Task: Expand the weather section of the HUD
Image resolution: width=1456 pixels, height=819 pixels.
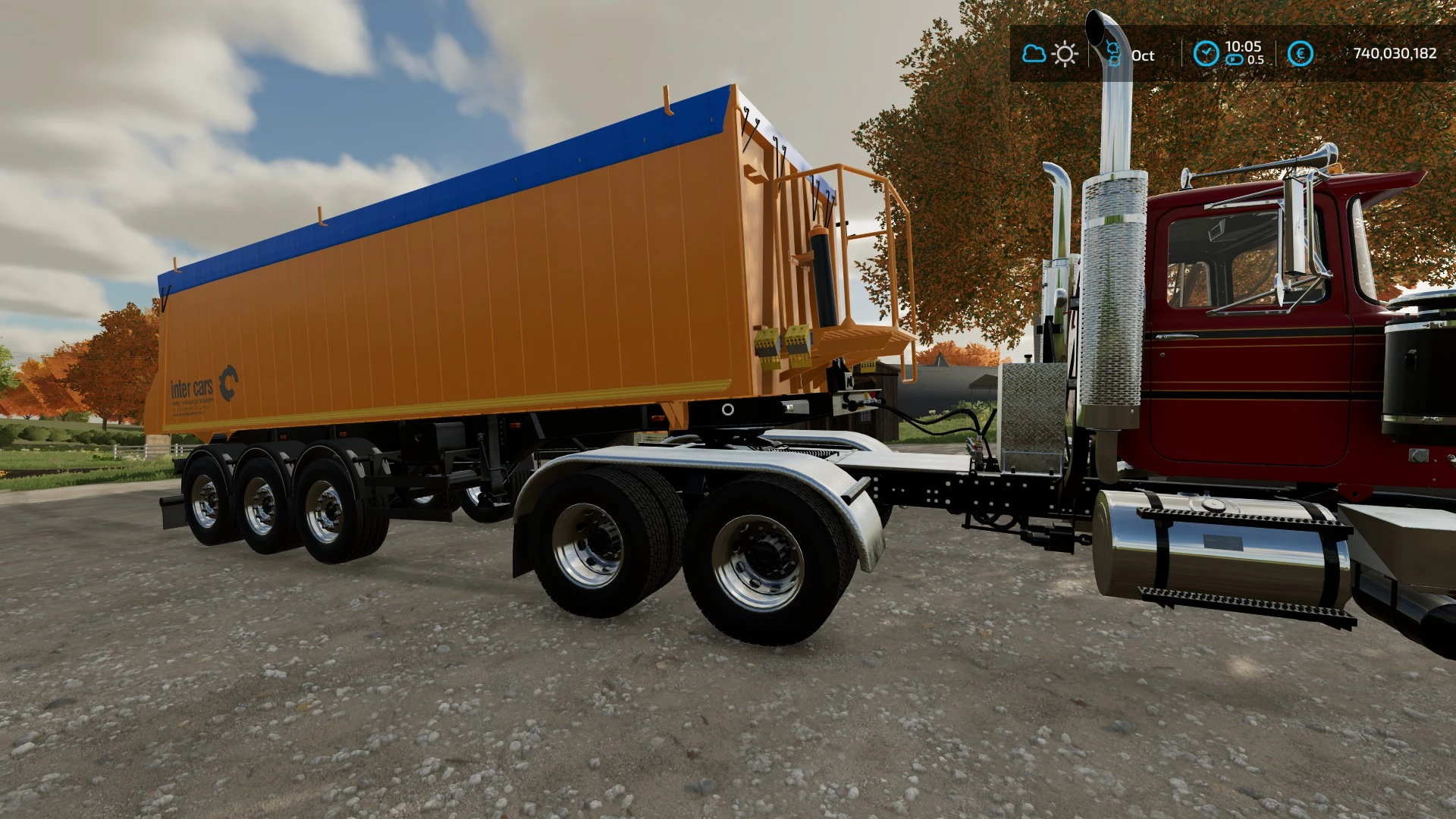Action: (1050, 53)
